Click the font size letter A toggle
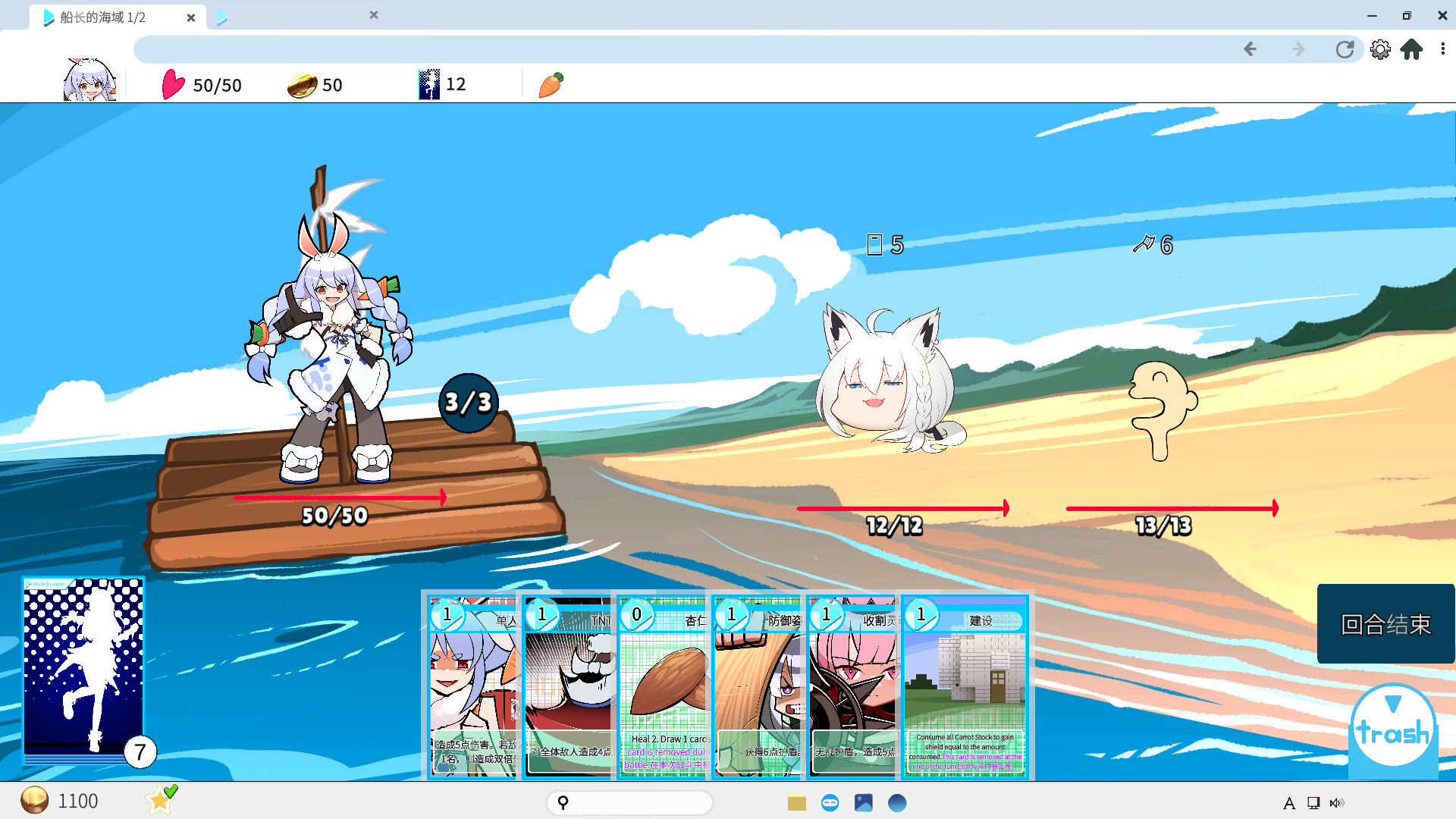The height and width of the screenshot is (819, 1456). [1289, 802]
